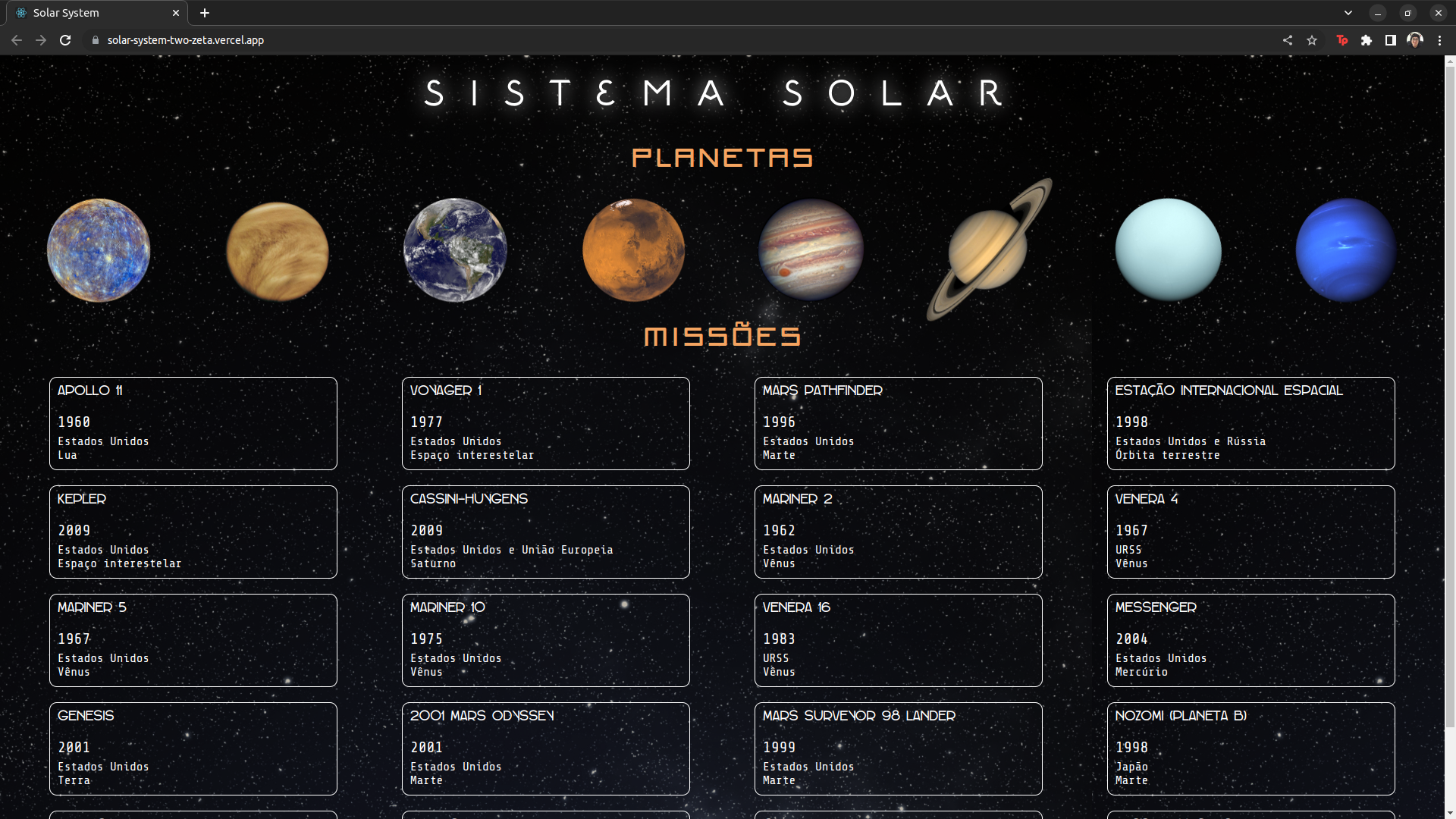Open the Apollo 11 mission card
Image resolution: width=1456 pixels, height=819 pixels.
point(193,422)
